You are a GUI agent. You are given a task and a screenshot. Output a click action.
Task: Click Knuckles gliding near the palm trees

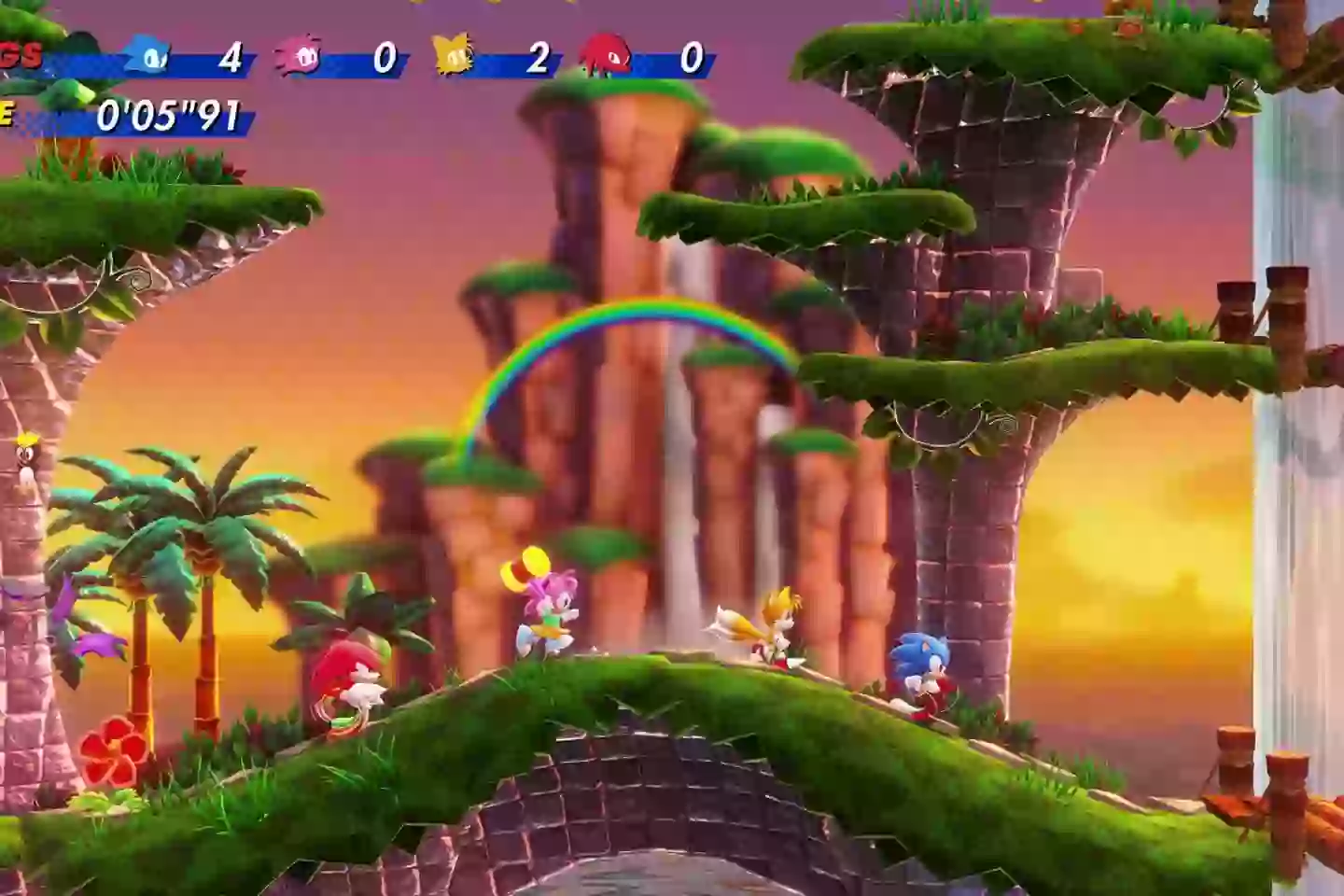(x=350, y=677)
